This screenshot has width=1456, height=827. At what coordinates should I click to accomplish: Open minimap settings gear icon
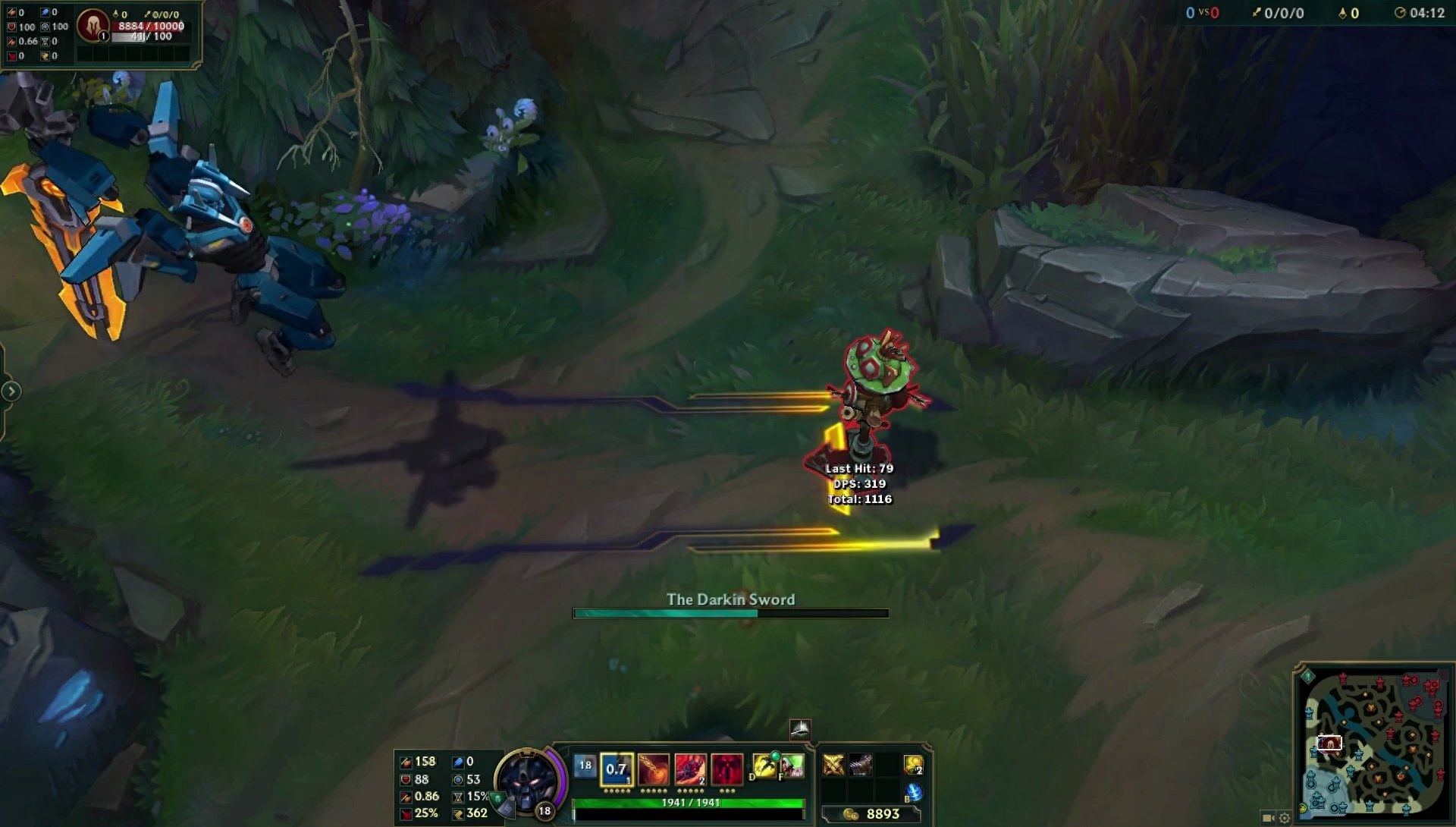pyautogui.click(x=1285, y=818)
